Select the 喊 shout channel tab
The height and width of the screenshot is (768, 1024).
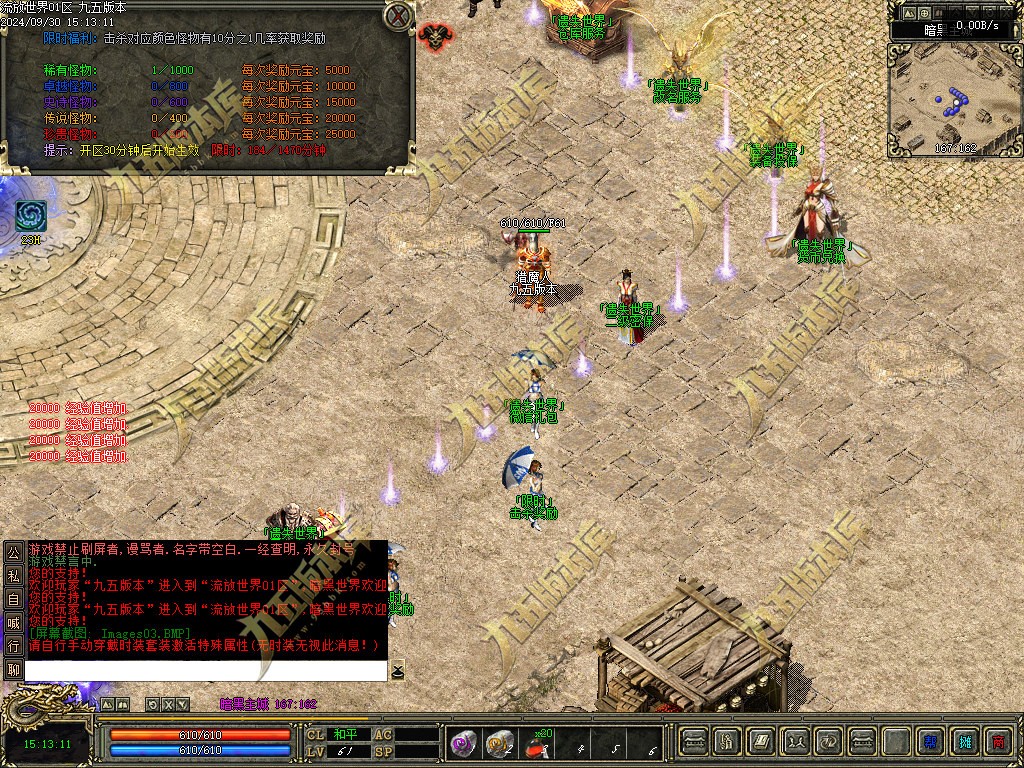[13, 622]
